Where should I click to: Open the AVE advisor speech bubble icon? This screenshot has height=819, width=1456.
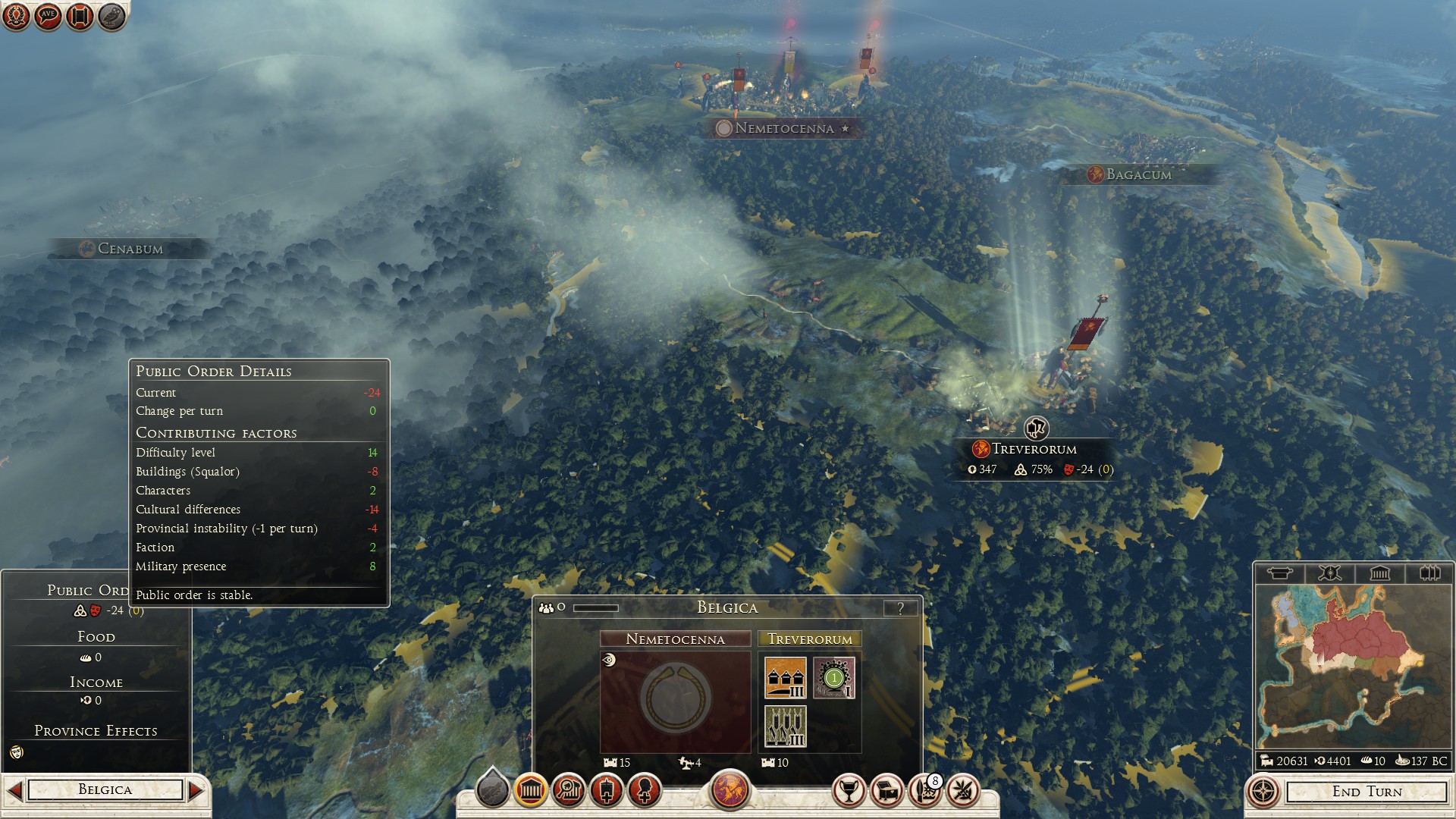47,16
